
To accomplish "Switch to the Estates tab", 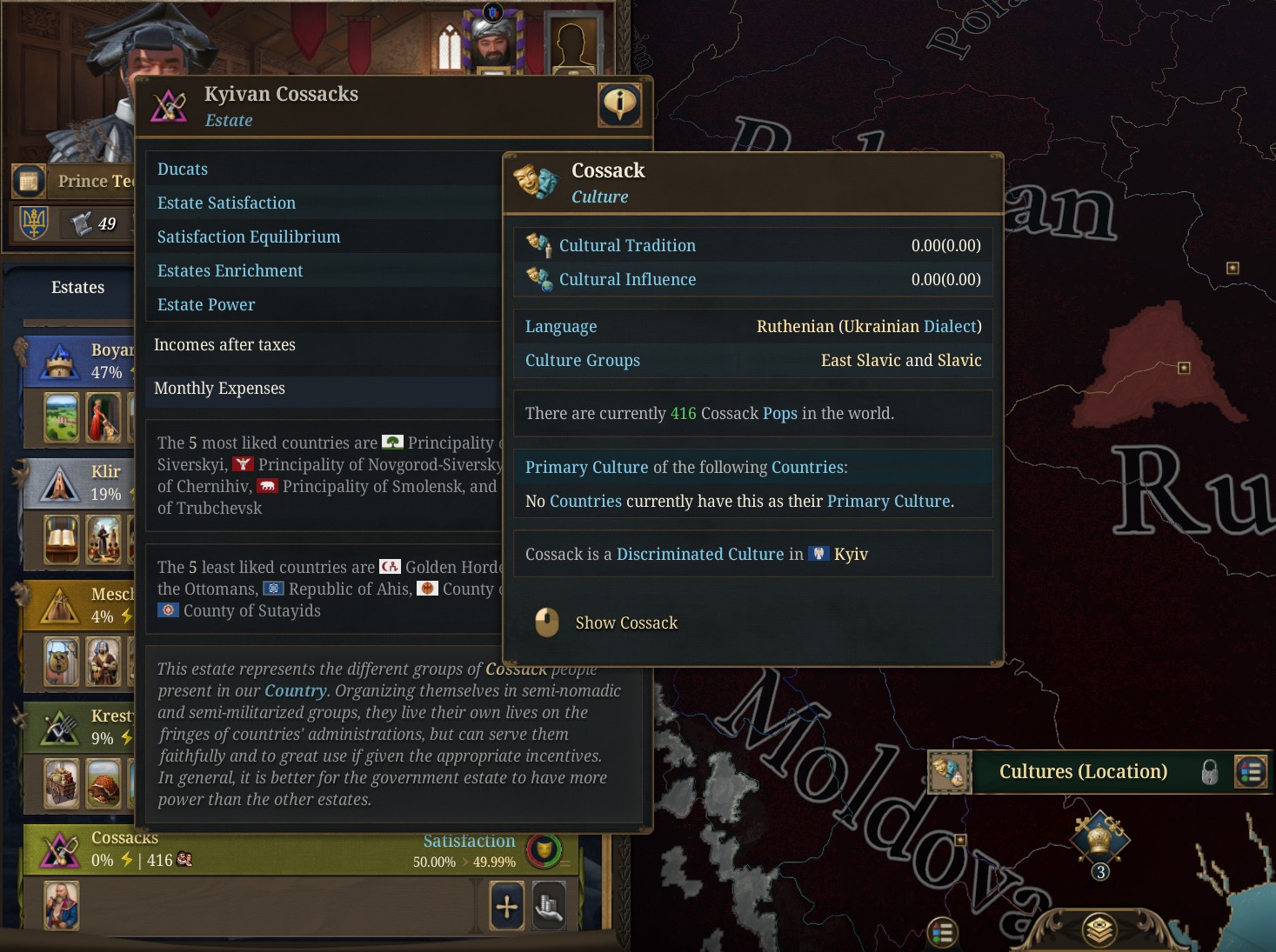I will 77,287.
